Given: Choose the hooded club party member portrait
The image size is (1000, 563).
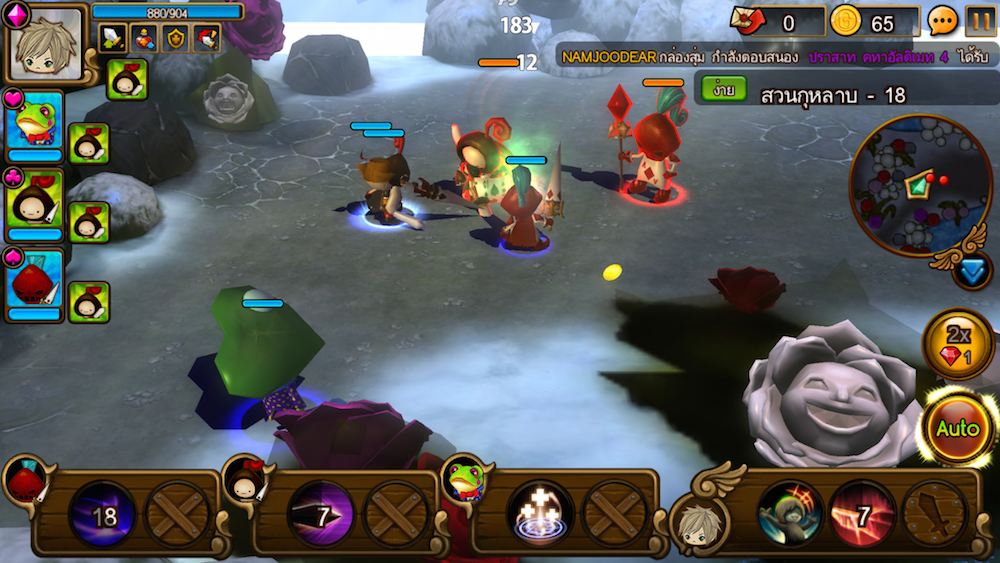Looking at the screenshot, I should tap(36, 203).
